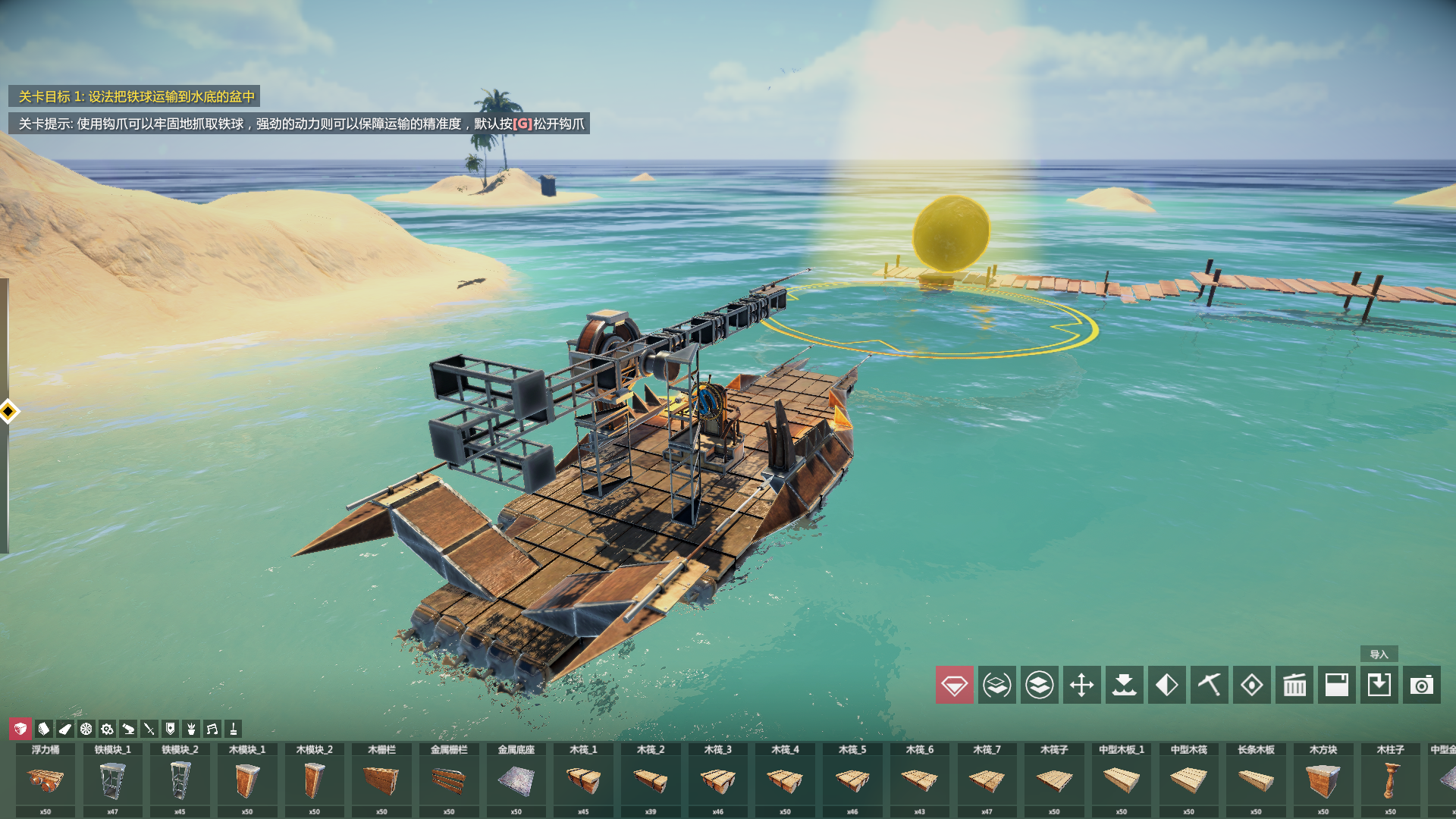Pick the 浮力桶 buoyancy barrel part

tap(45, 780)
